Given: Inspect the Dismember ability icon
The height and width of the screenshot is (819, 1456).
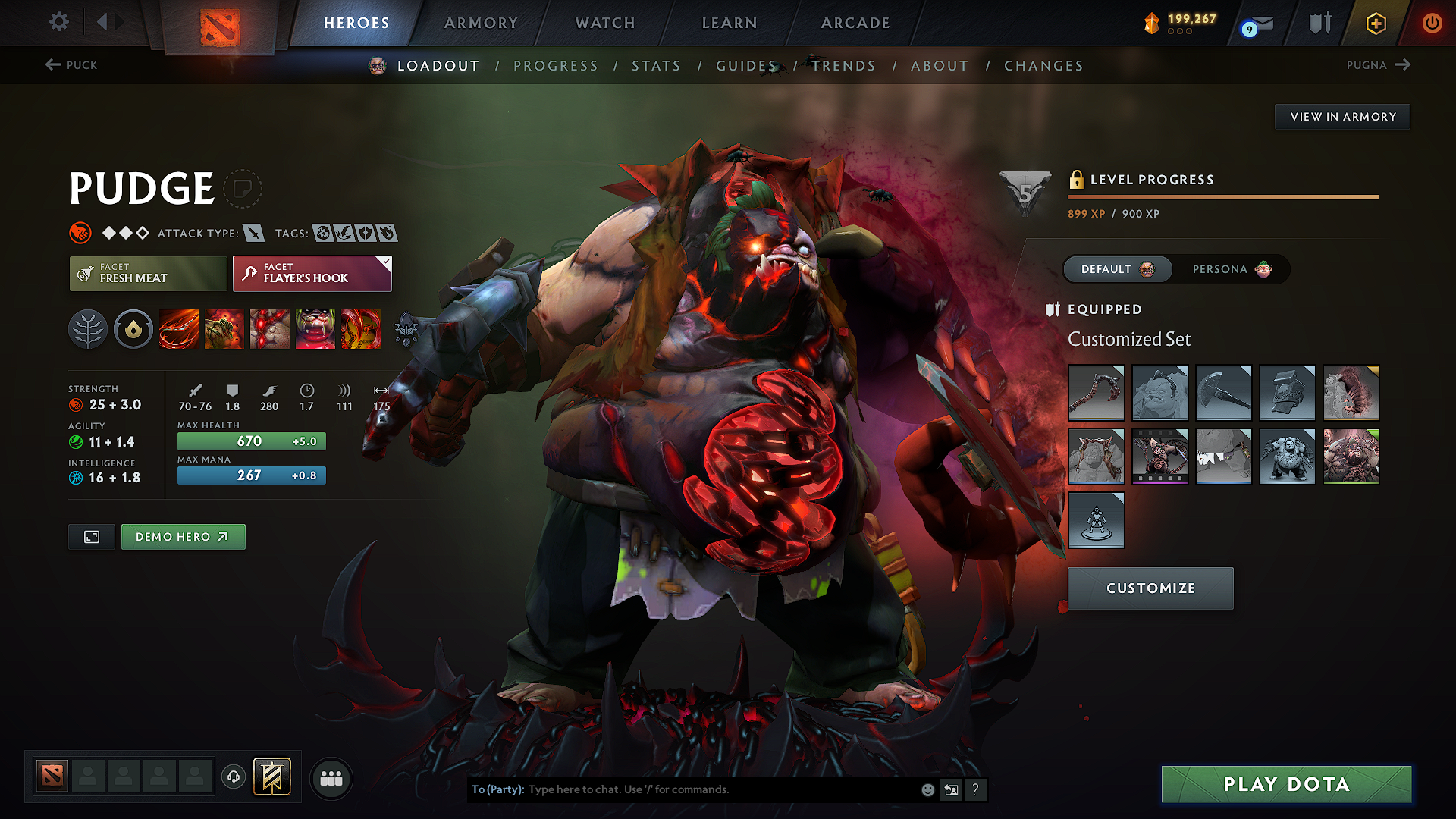Looking at the screenshot, I should click(315, 329).
